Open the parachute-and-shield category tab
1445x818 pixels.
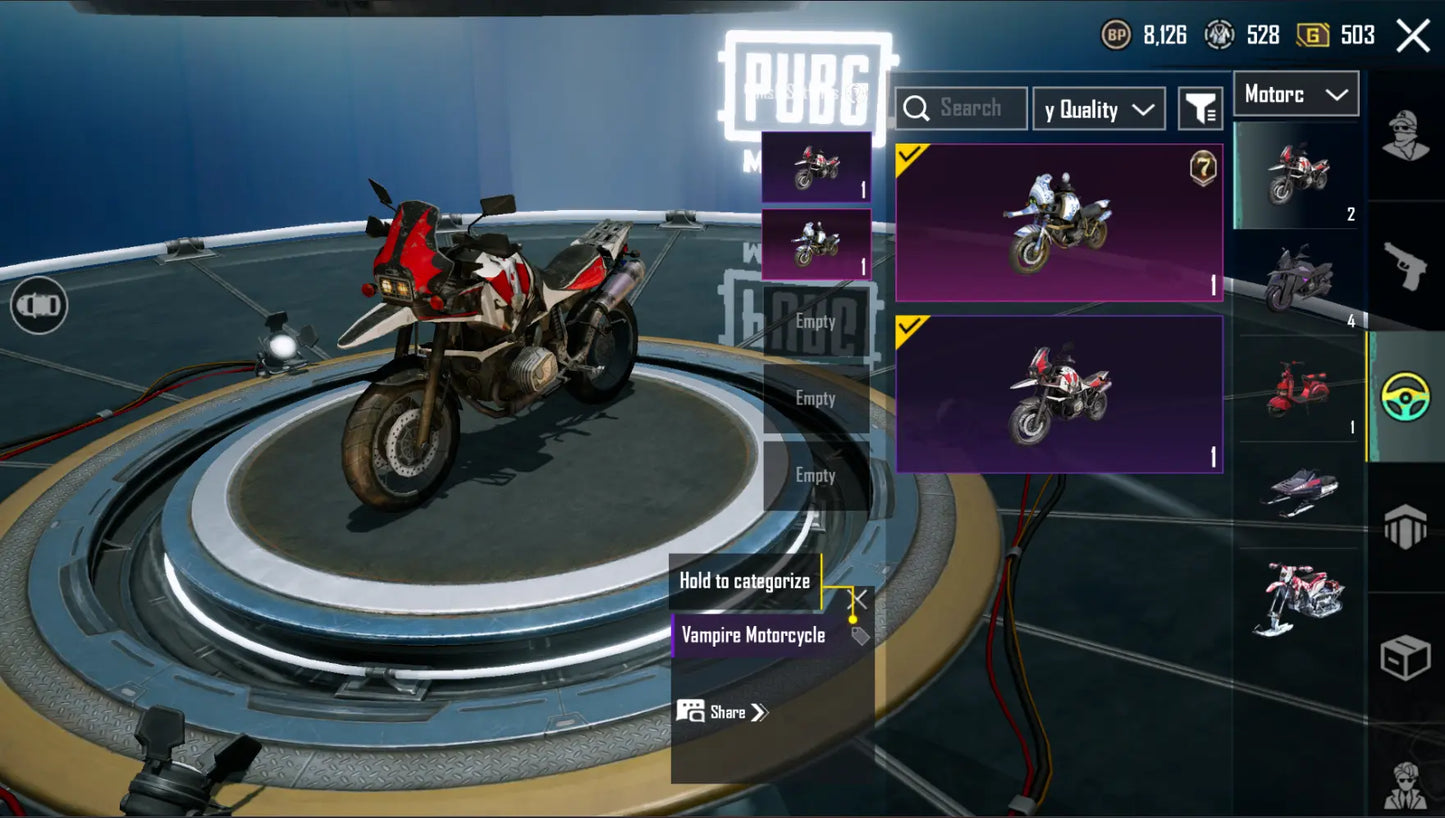[x=1405, y=527]
